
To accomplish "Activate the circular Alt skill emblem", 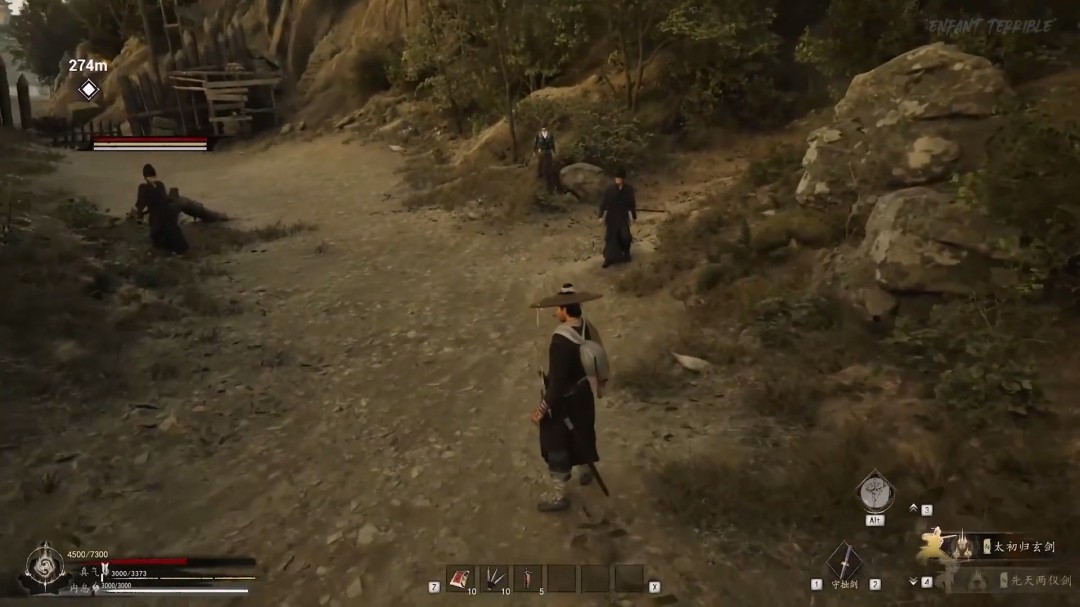I will click(x=875, y=493).
